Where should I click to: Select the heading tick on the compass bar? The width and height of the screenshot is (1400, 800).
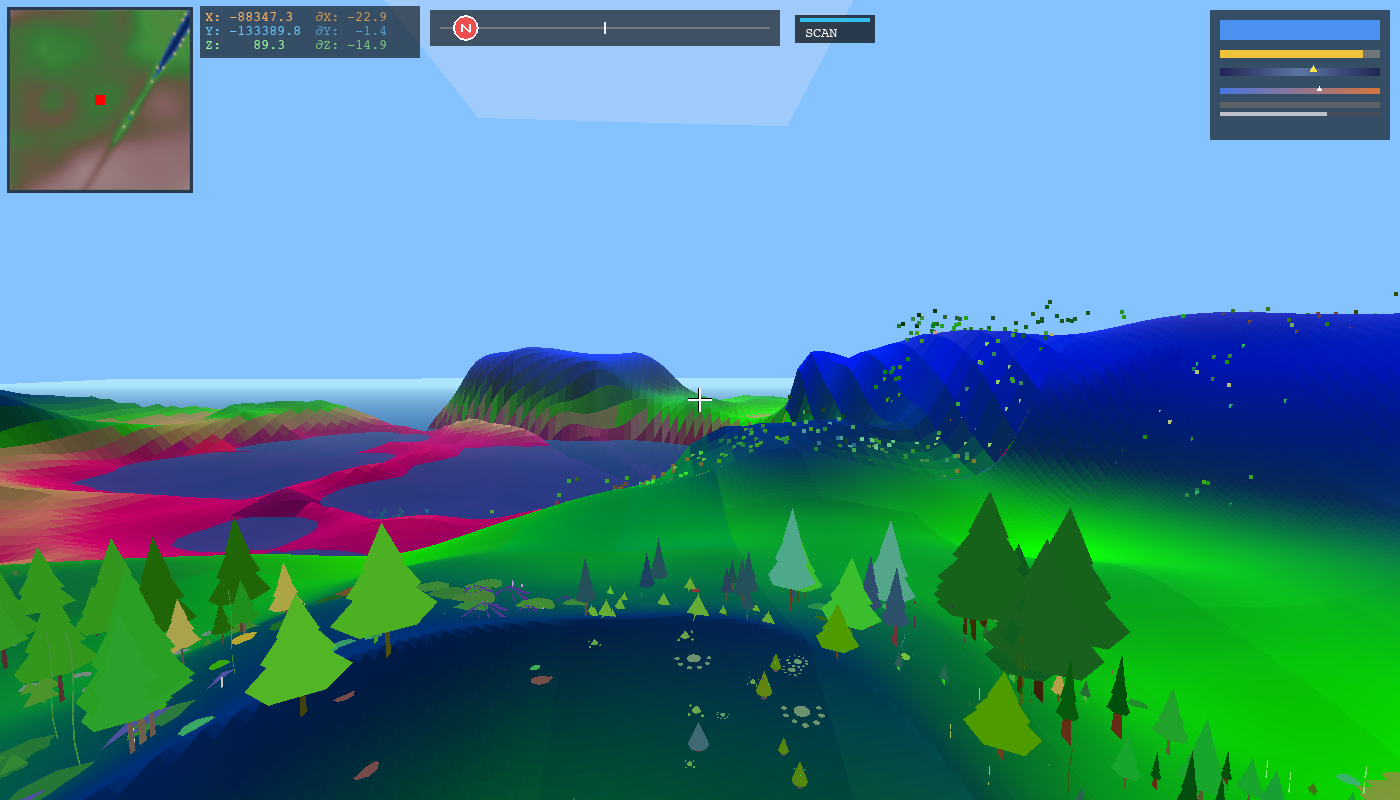tap(604, 28)
